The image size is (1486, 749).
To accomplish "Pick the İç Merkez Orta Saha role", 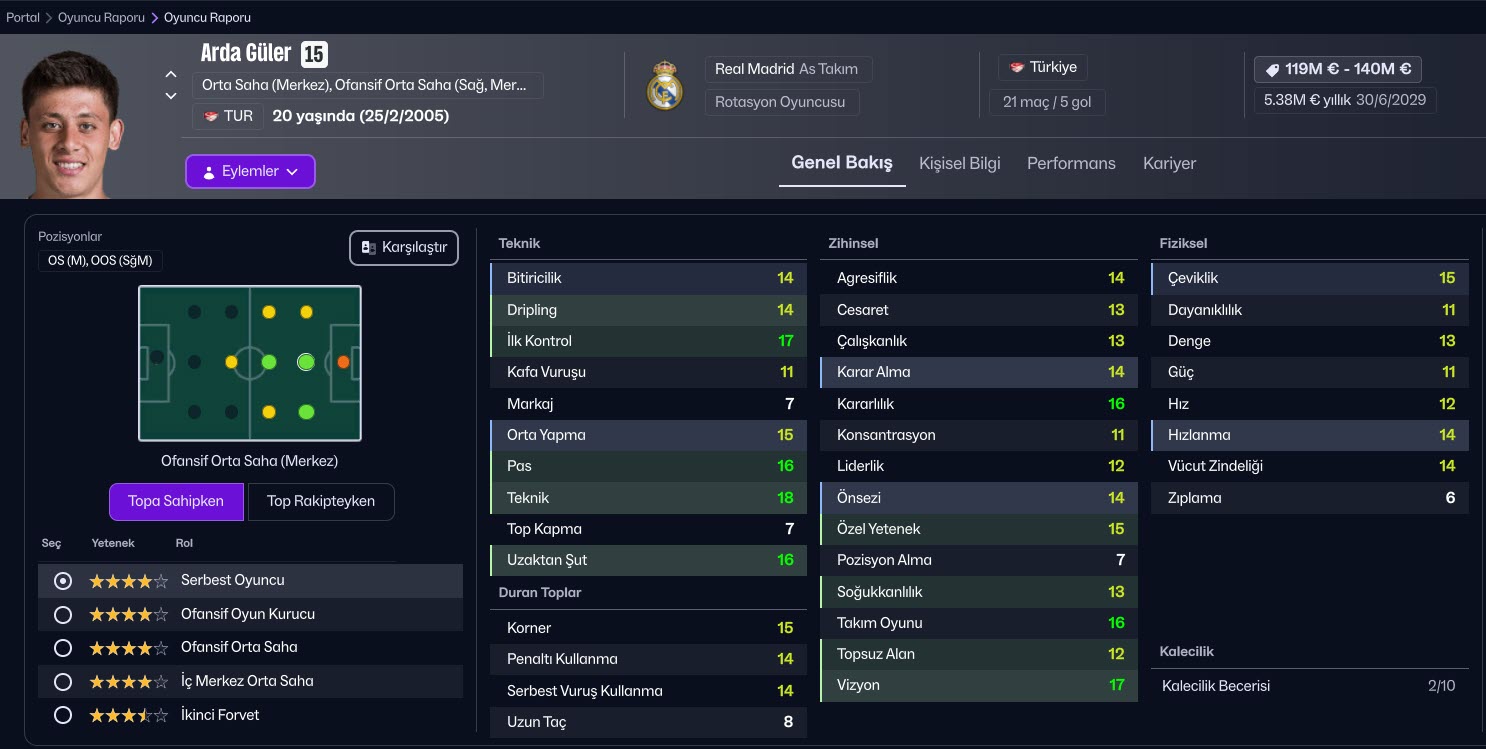I will click(x=63, y=682).
